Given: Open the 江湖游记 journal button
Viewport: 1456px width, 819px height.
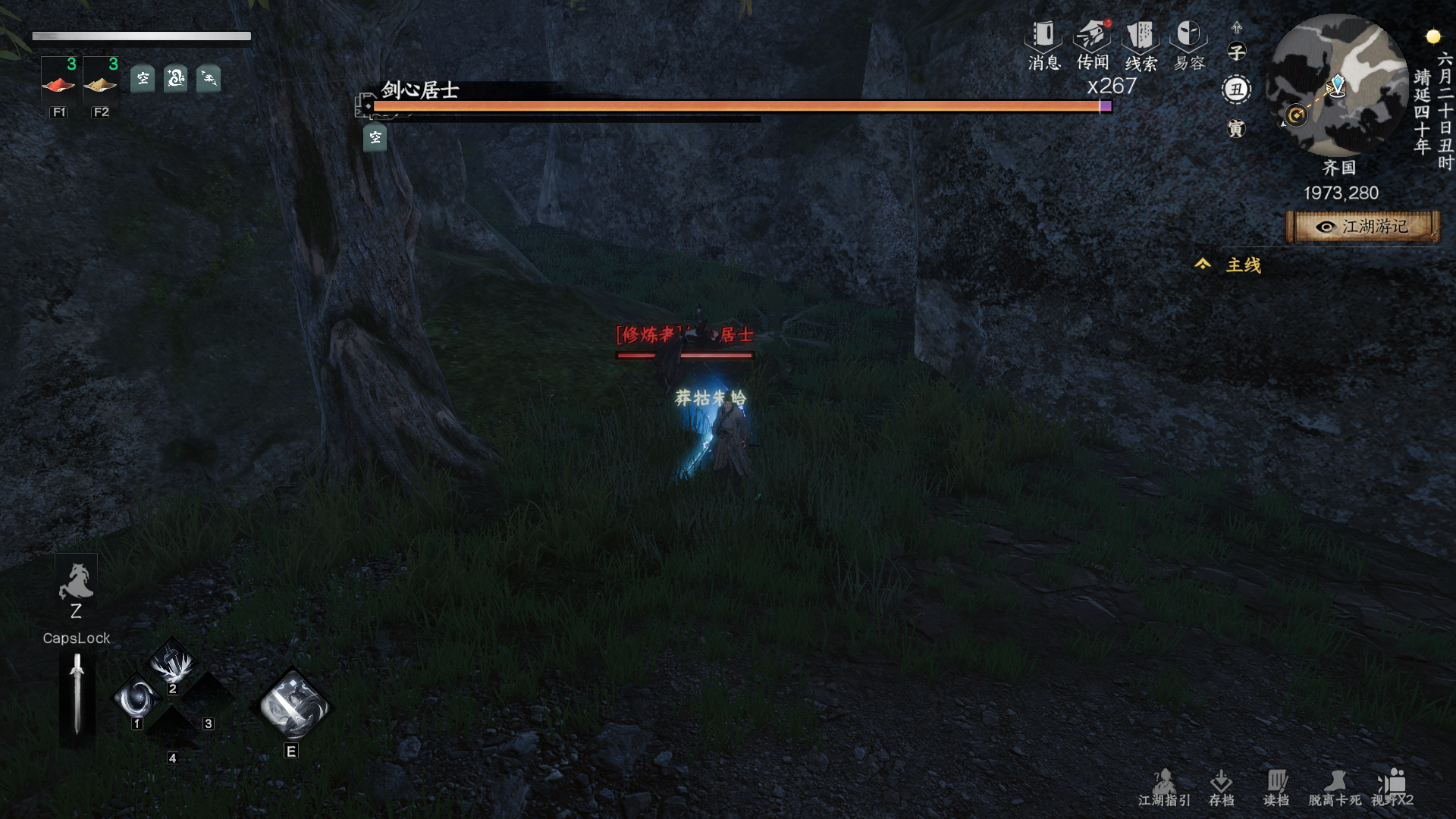Looking at the screenshot, I should point(1363,227).
